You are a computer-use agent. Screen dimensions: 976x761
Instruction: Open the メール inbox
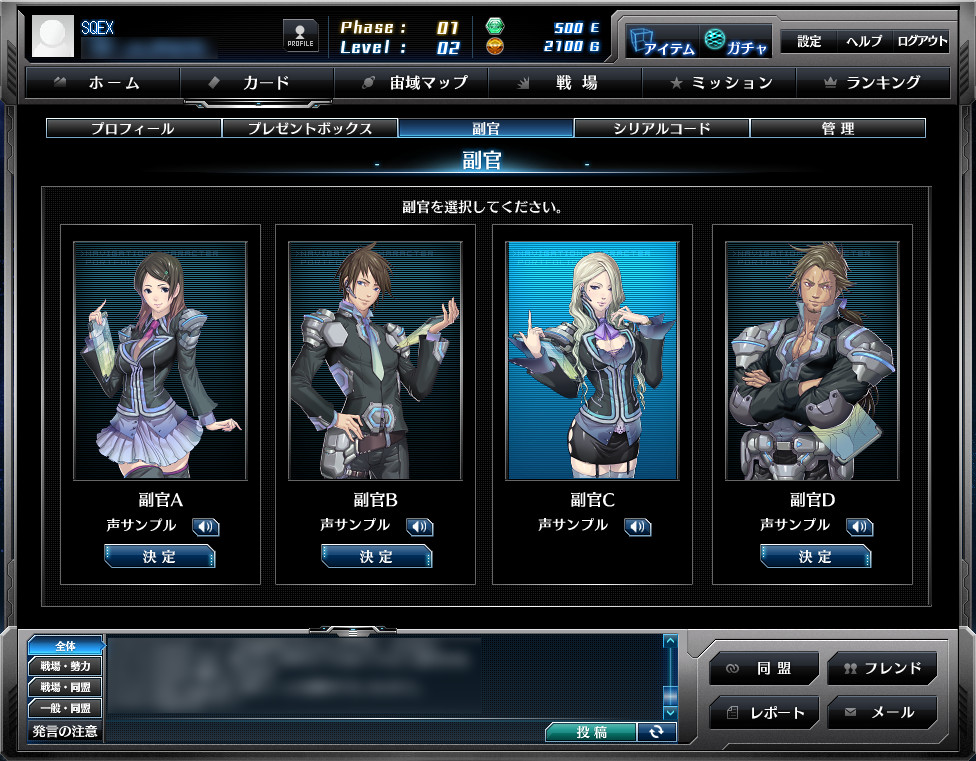(882, 712)
